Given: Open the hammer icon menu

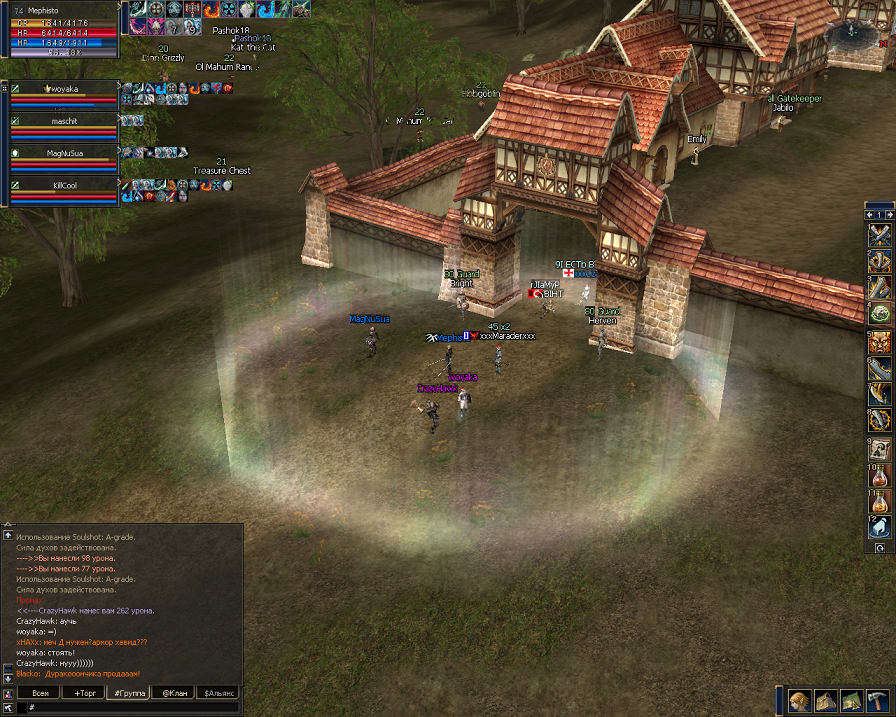Looking at the screenshot, I should pos(876,700).
